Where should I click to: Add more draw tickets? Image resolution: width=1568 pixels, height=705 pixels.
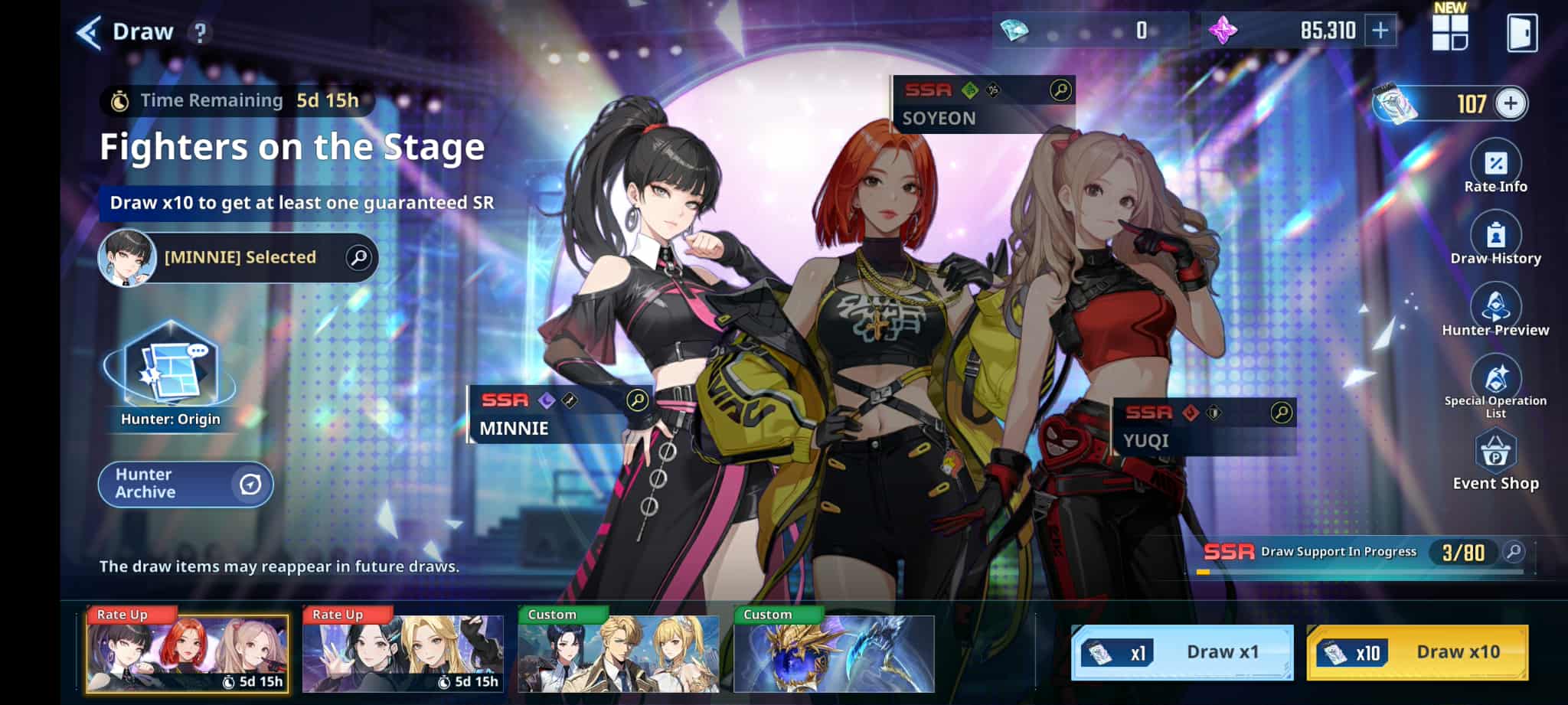click(x=1510, y=104)
